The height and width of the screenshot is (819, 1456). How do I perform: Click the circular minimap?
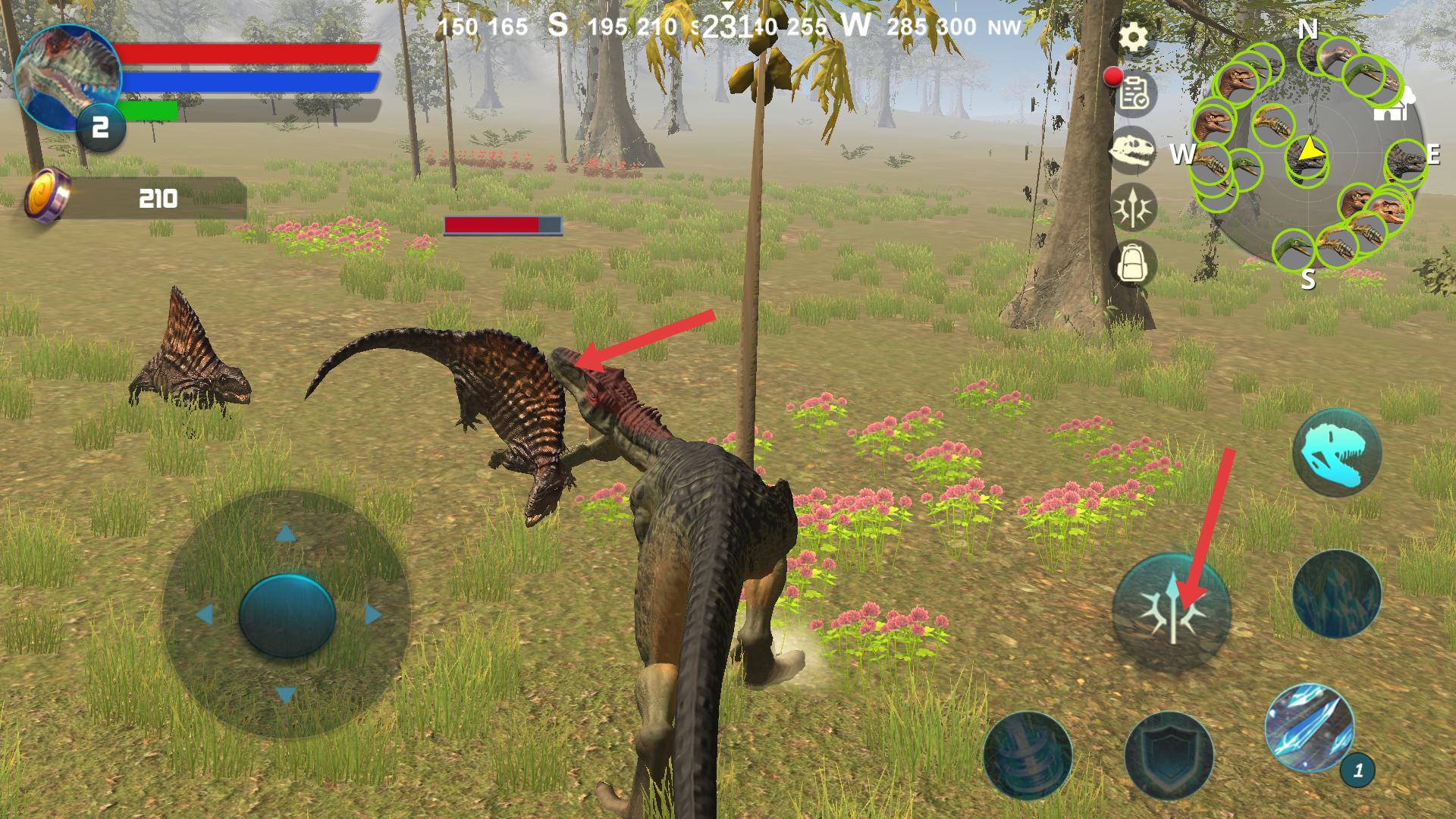coord(1307,155)
